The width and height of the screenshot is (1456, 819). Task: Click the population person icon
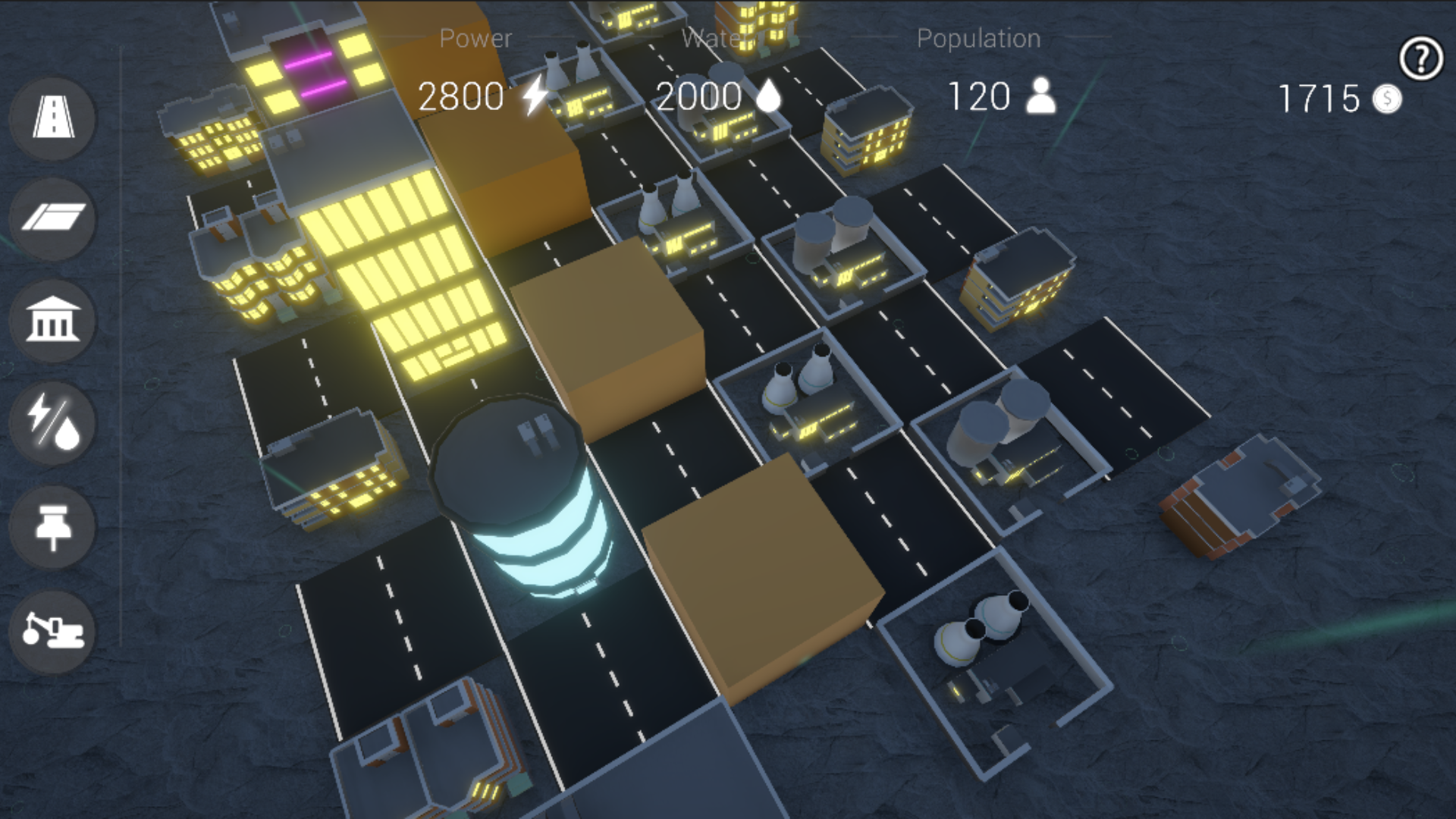(1040, 96)
